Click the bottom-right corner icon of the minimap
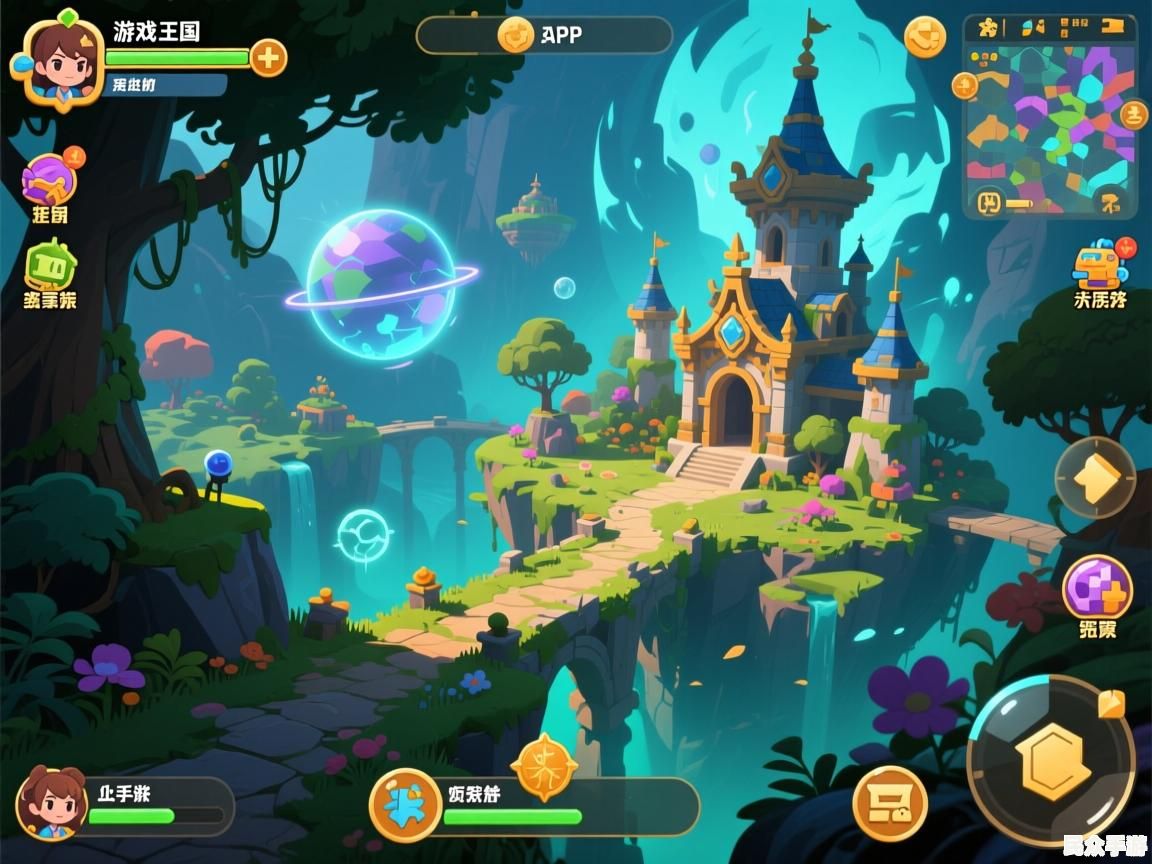The image size is (1152, 864). click(1111, 203)
